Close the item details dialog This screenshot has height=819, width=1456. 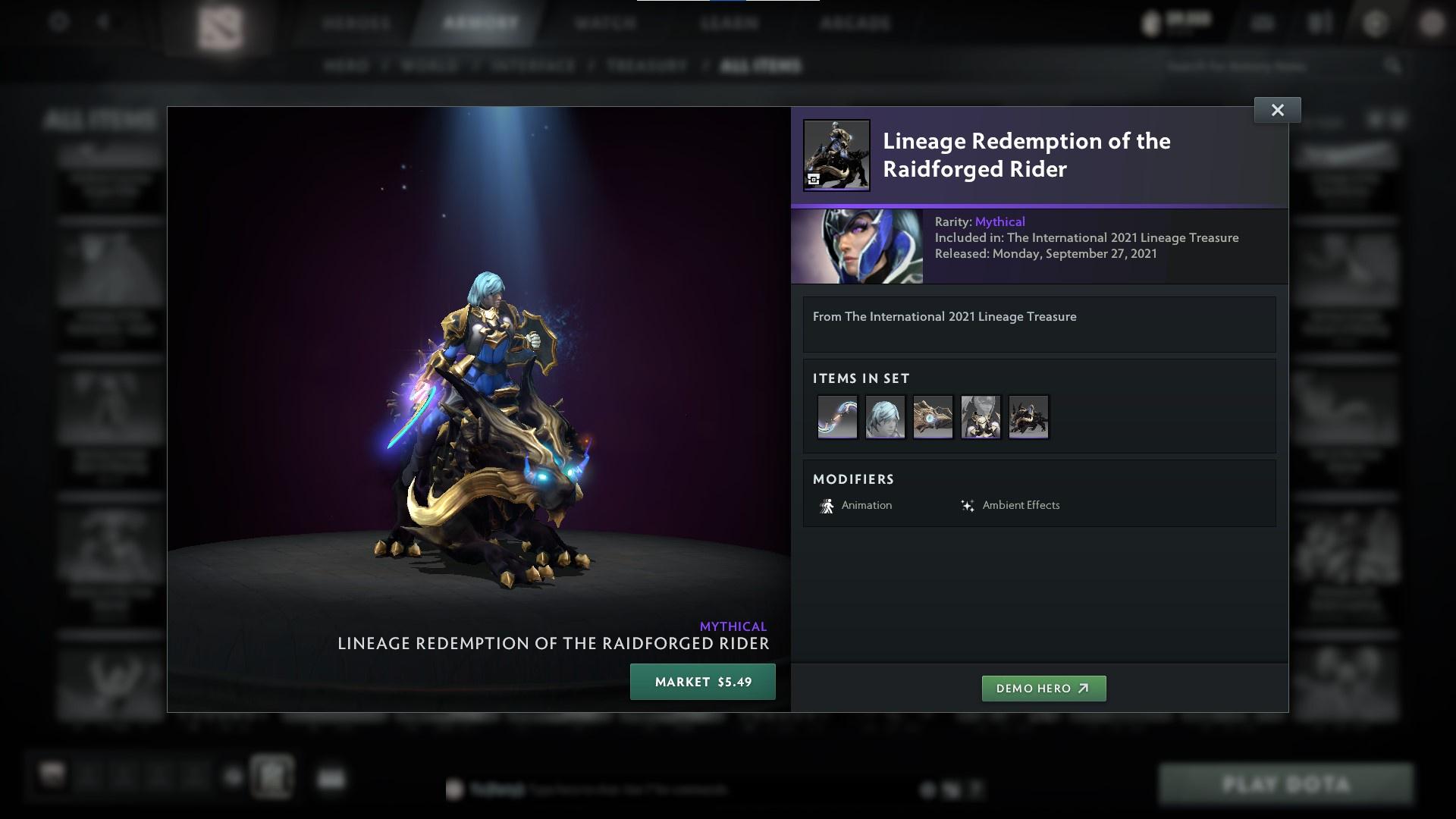(x=1277, y=109)
